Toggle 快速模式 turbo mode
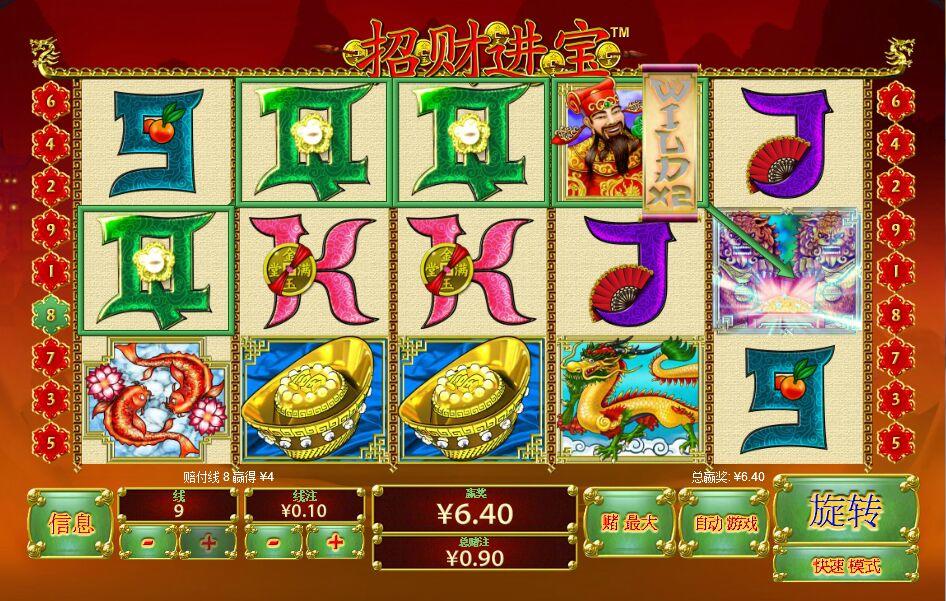This screenshot has height=601, width=946. coord(845,565)
